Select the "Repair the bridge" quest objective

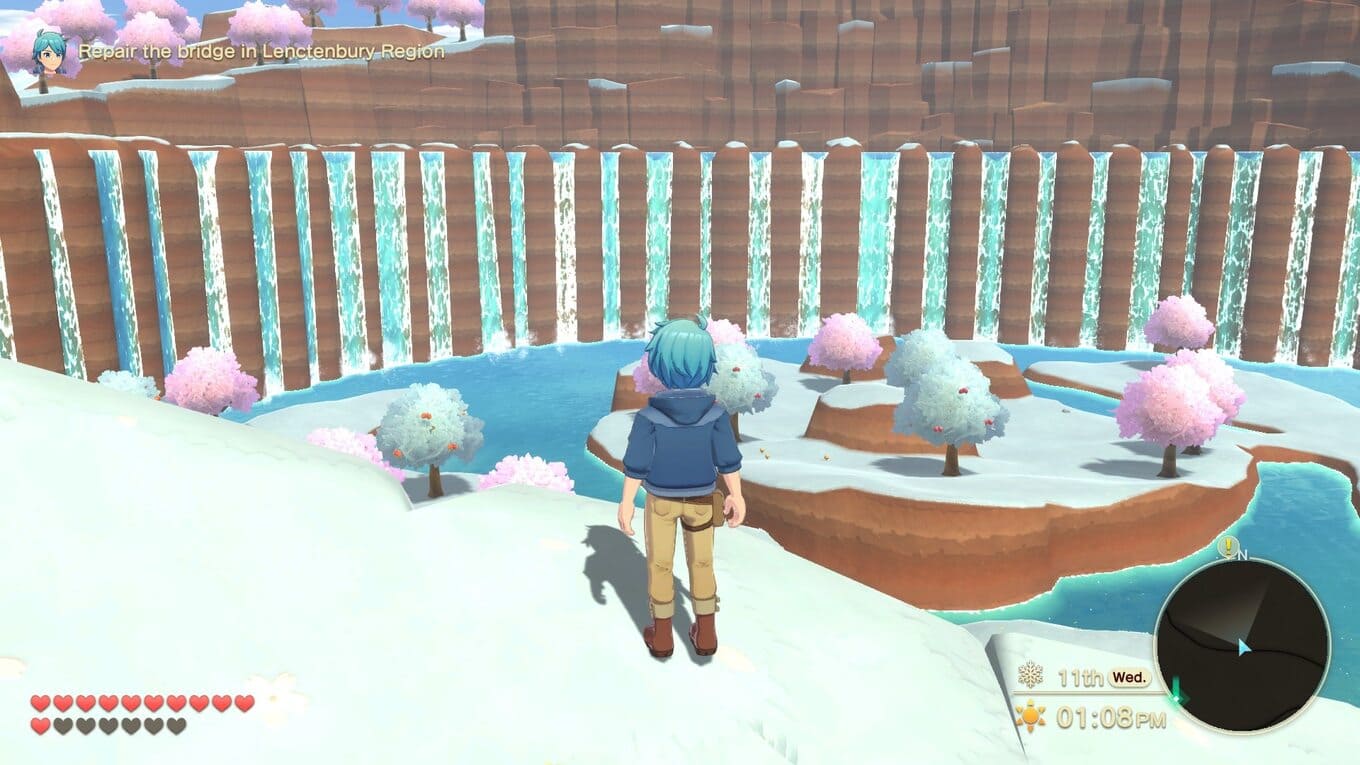261,51
